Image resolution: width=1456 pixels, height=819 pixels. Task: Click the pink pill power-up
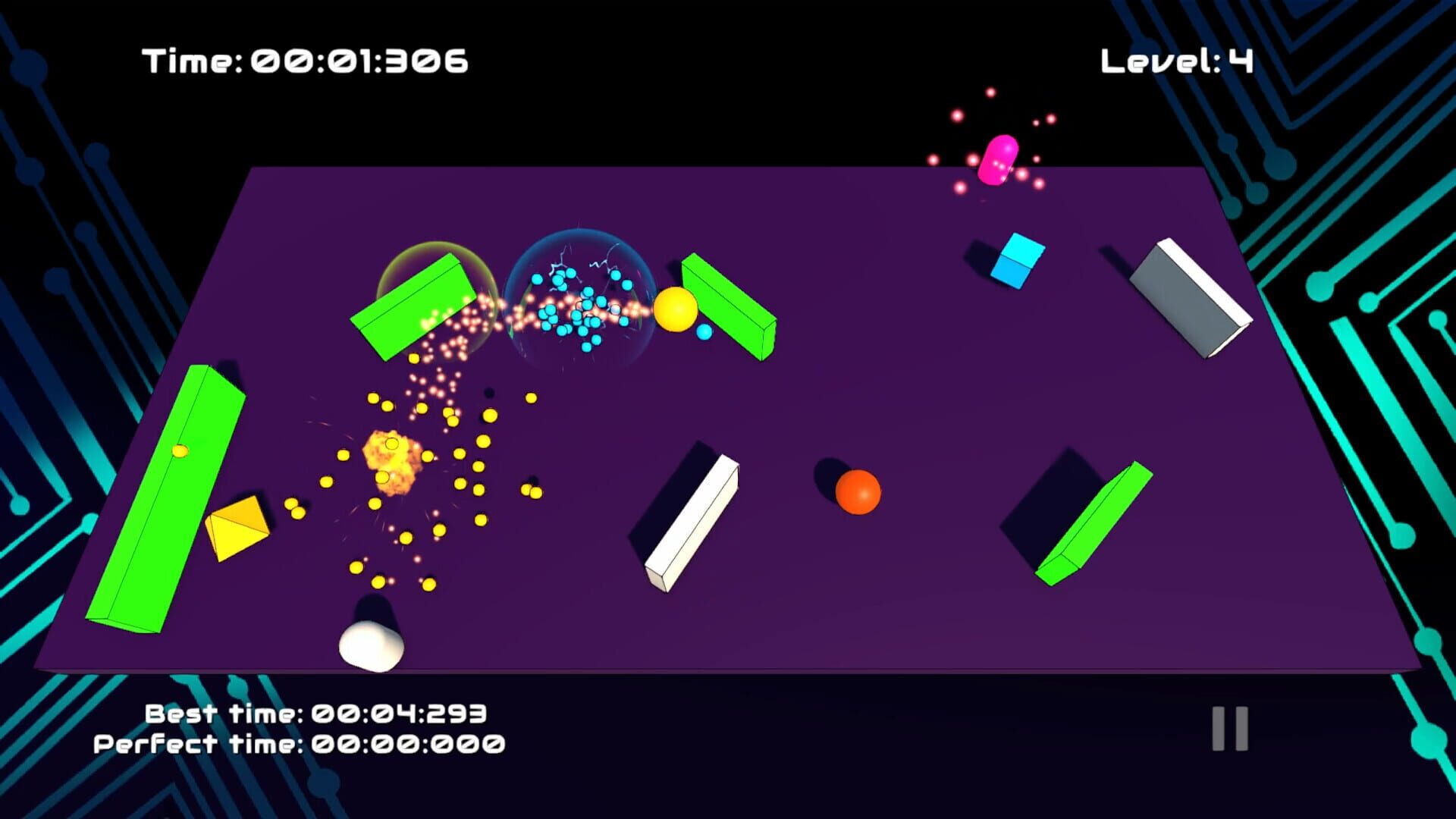click(x=996, y=159)
